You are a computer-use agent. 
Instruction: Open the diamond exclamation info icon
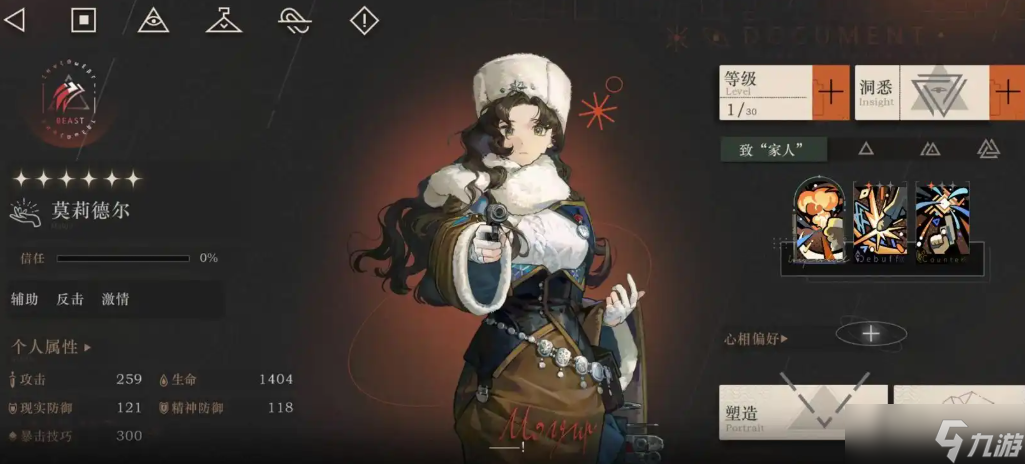(364, 20)
